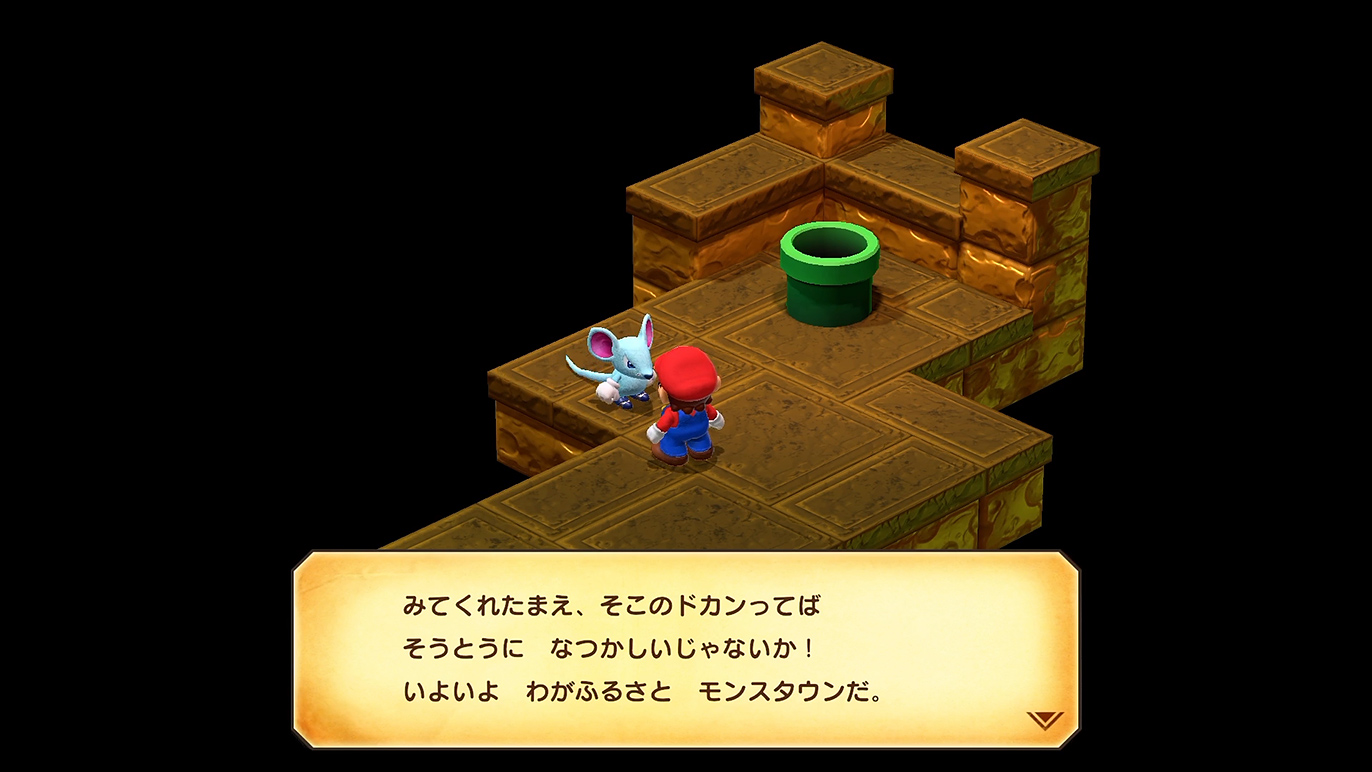Select Mario on the platform

coord(685,410)
